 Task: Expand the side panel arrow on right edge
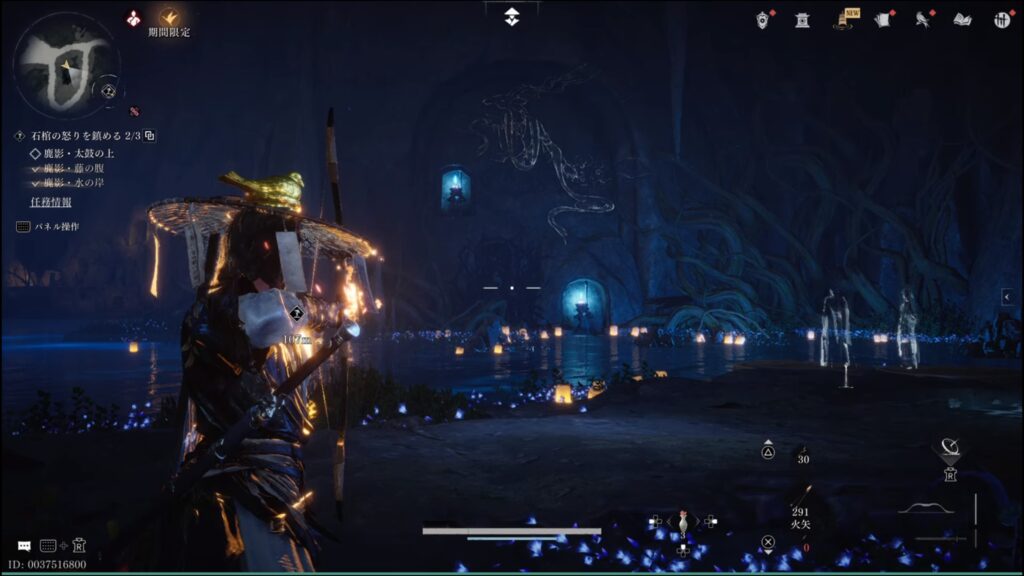pyautogui.click(x=1007, y=297)
